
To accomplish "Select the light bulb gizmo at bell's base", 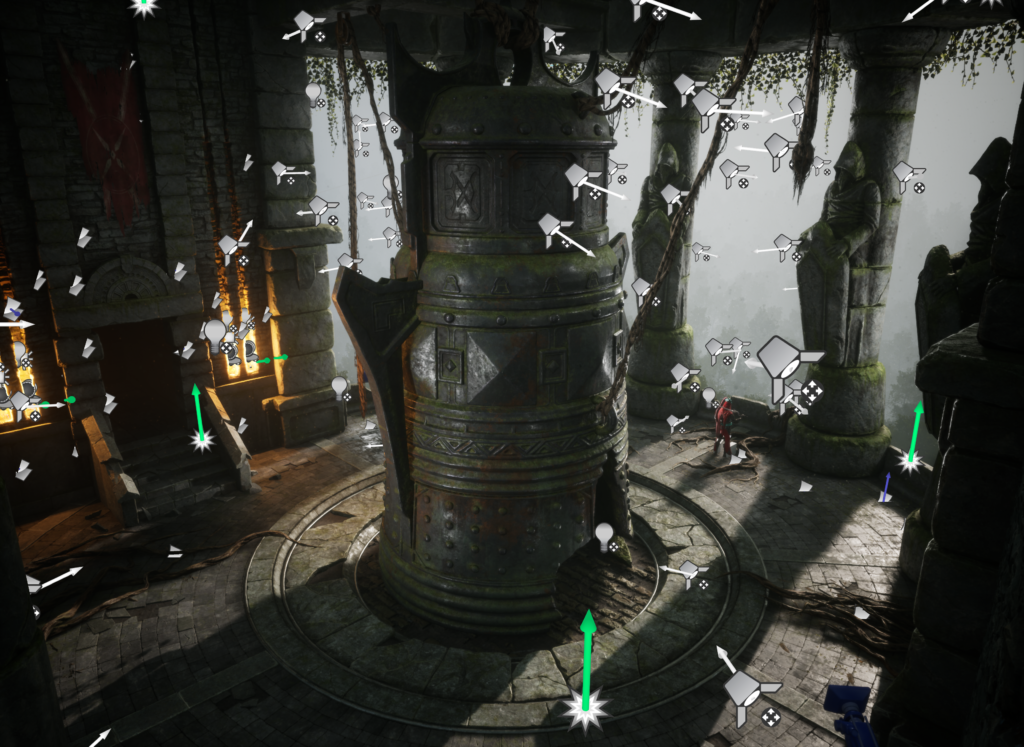I will point(605,536).
